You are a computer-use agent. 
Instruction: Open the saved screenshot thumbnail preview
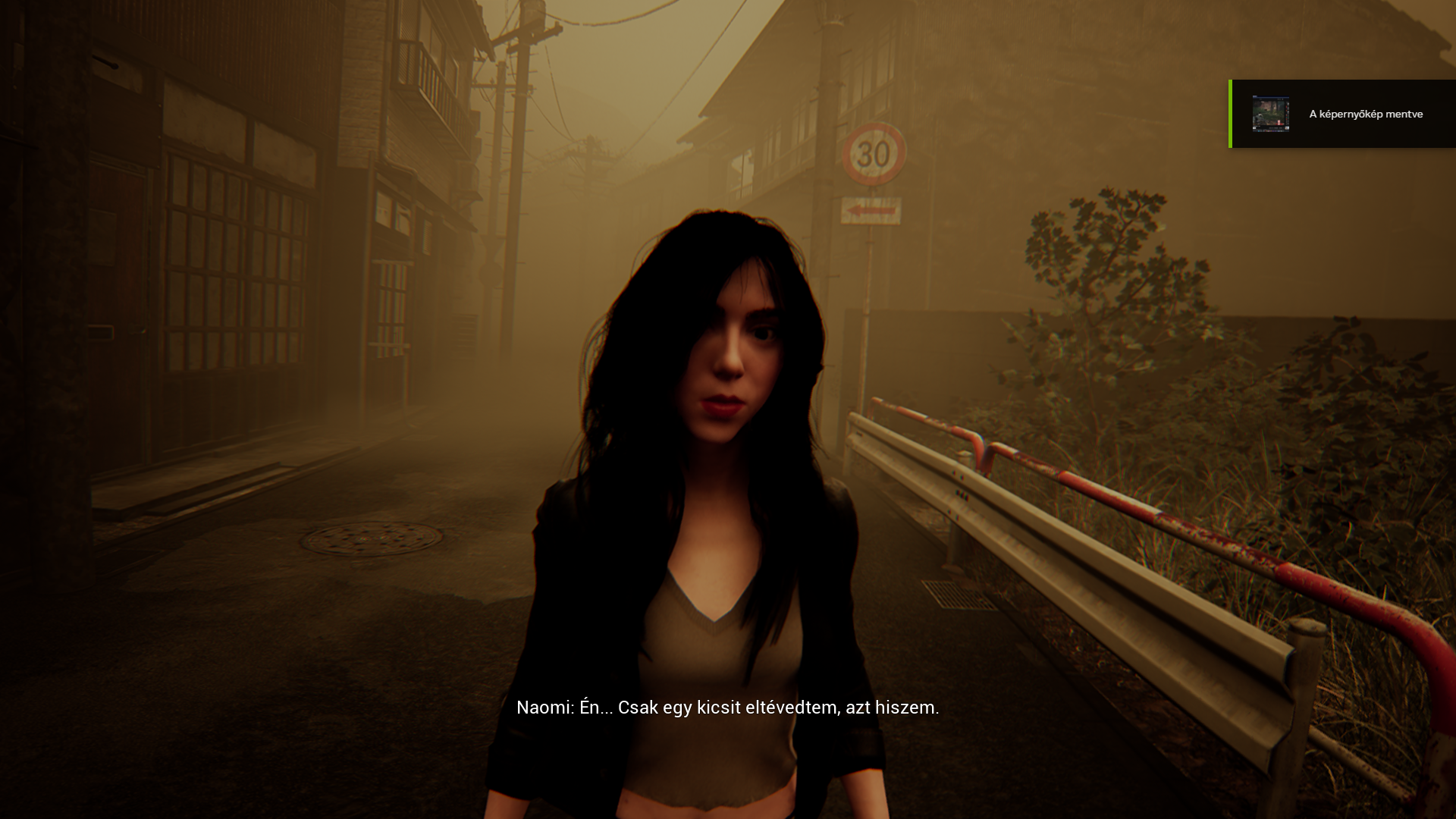pos(1270,114)
